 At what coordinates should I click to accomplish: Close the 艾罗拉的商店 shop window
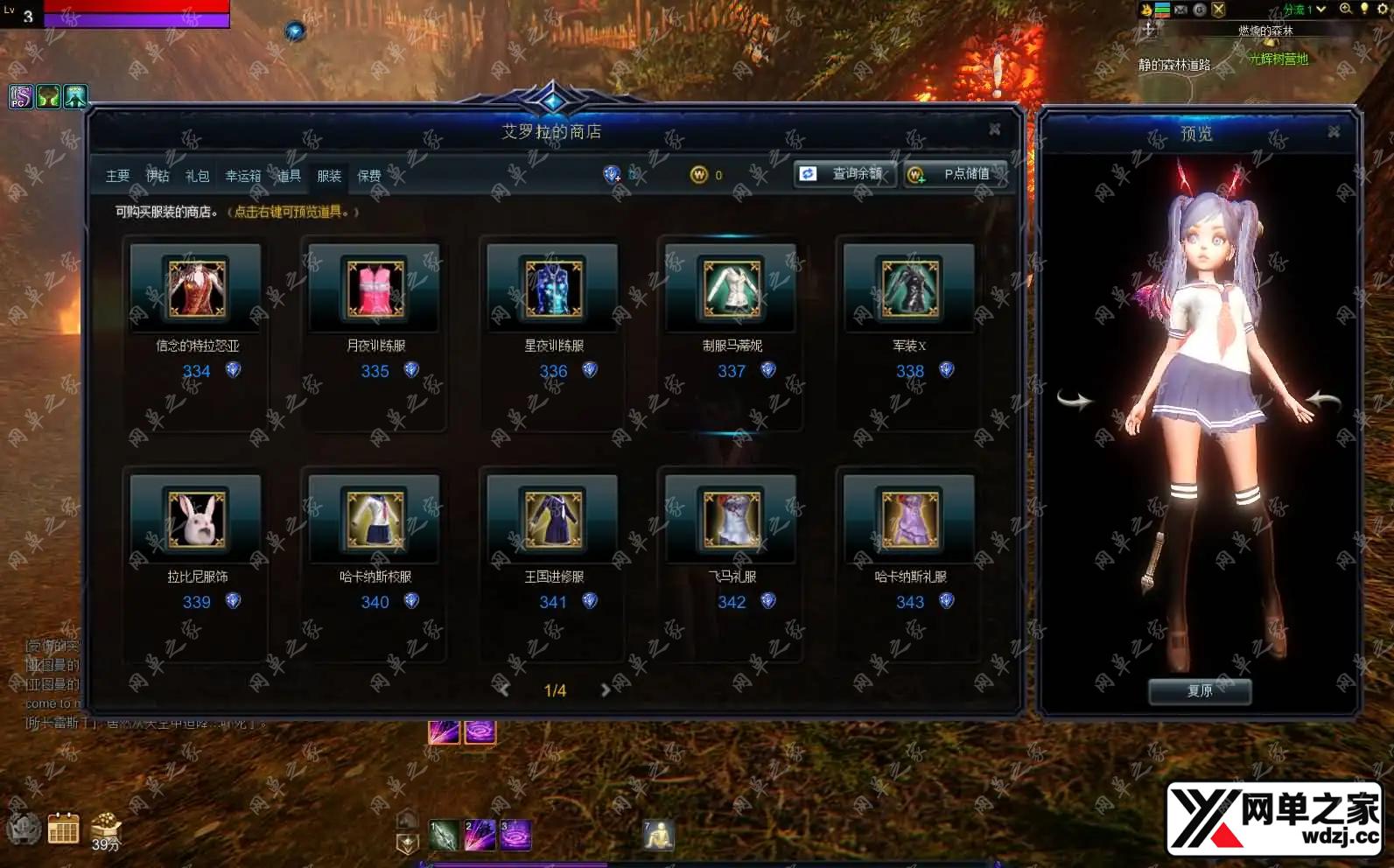pyautogui.click(x=995, y=129)
